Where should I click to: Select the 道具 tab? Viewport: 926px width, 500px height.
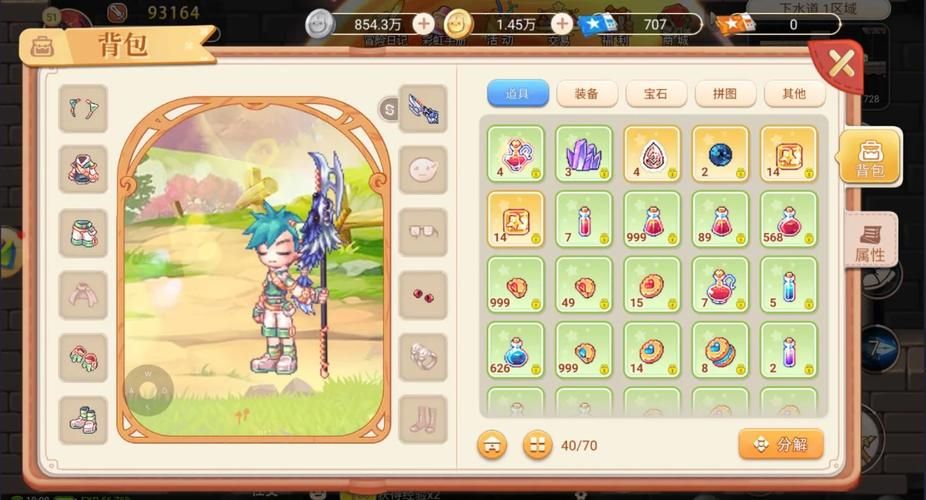tap(517, 94)
